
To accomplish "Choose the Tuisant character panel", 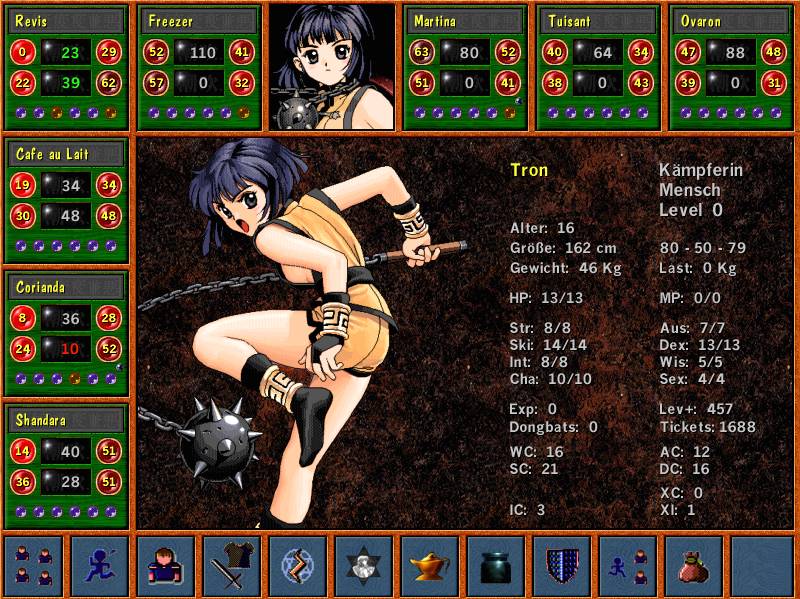I will [598, 67].
